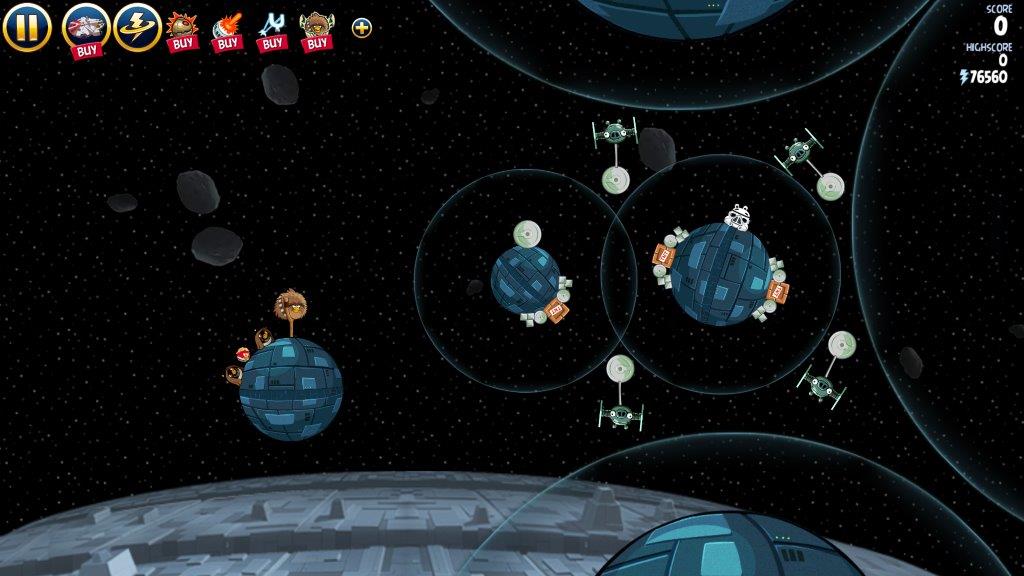1024x576 pixels.
Task: Click the yellow plus button
Action: click(362, 28)
